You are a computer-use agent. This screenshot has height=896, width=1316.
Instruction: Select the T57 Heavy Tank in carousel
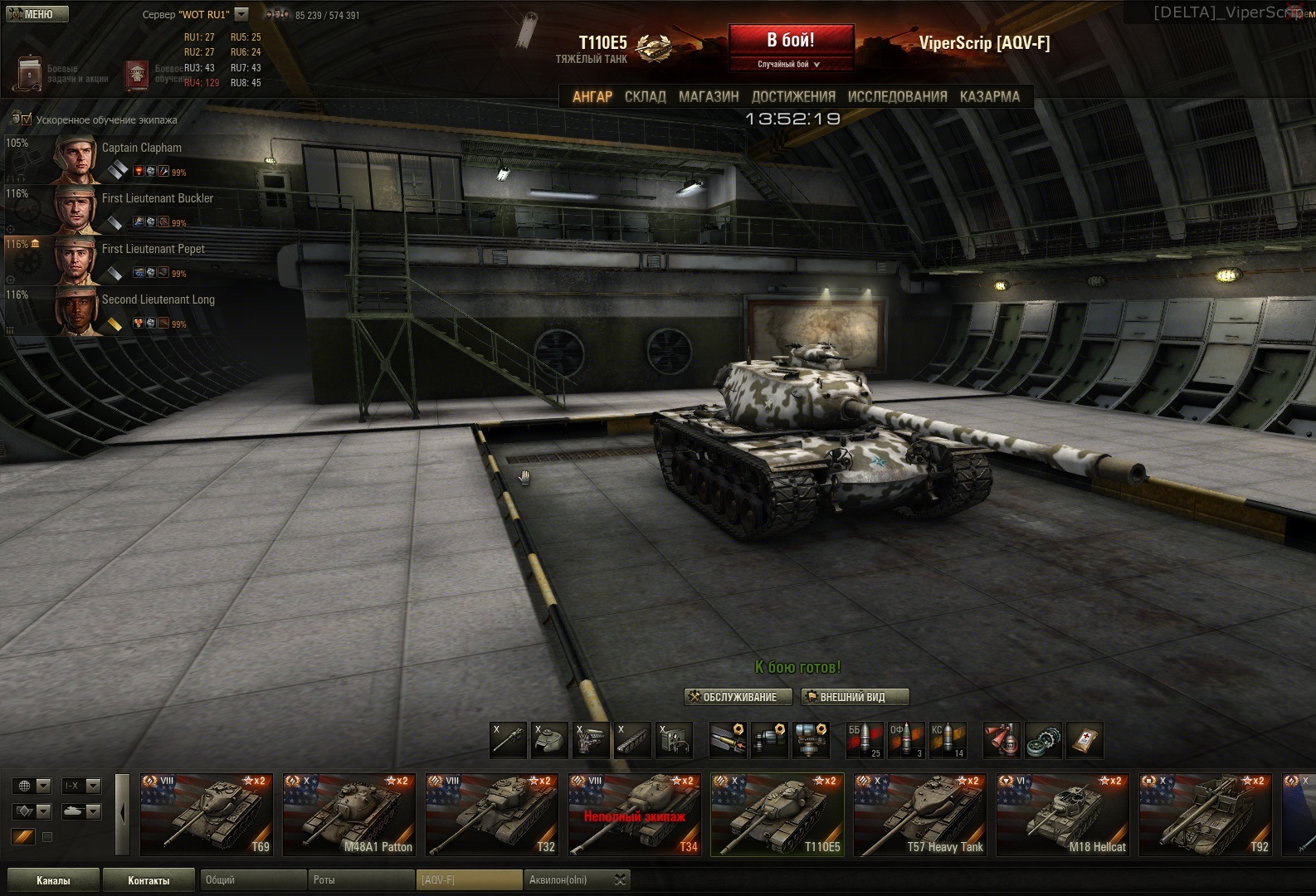click(x=920, y=815)
